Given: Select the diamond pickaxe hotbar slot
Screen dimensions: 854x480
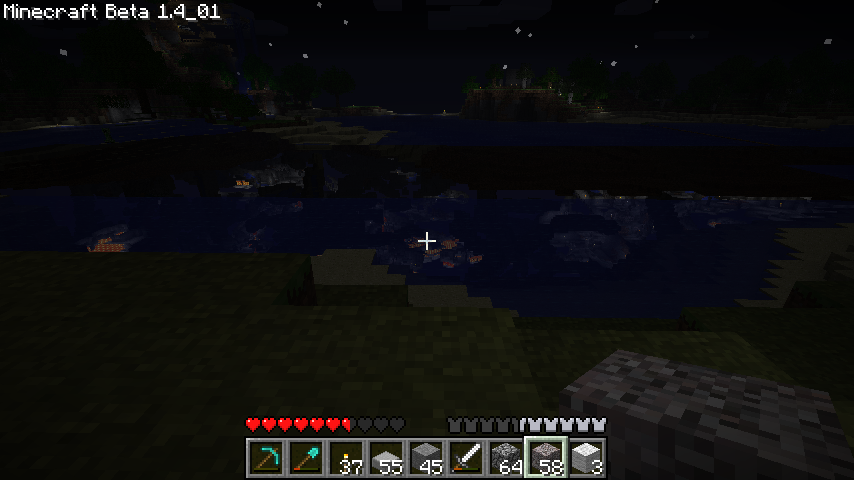Looking at the screenshot, I should pyautogui.click(x=267, y=459).
